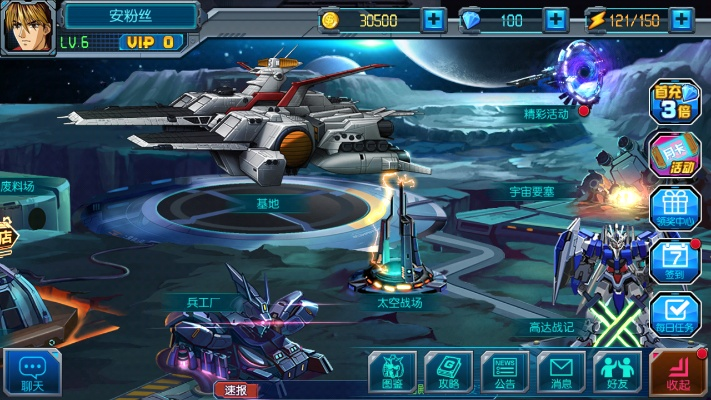View the 公告 announcements

pos(504,371)
